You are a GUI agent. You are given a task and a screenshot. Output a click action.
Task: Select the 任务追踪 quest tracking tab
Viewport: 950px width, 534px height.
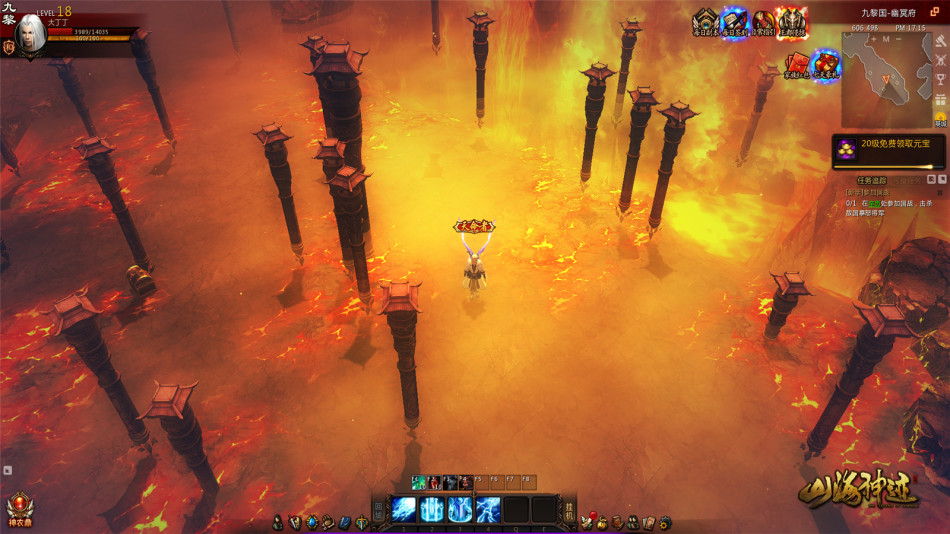click(874, 180)
